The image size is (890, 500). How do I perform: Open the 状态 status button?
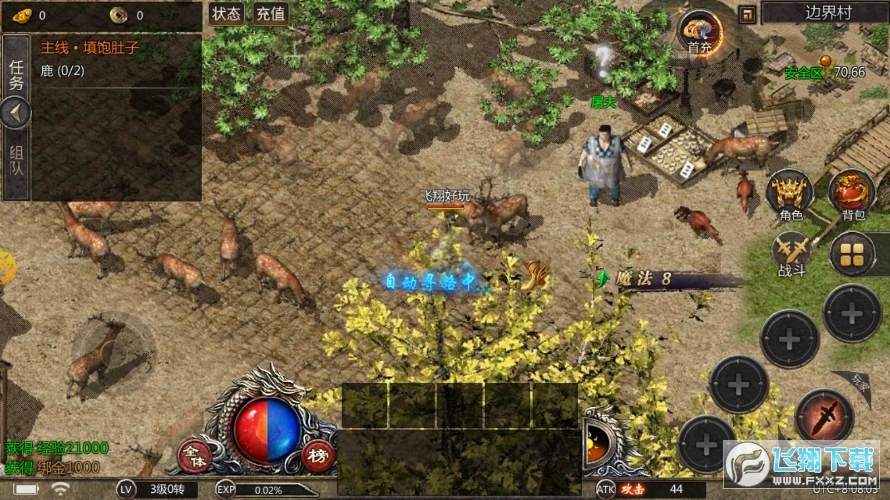tap(227, 14)
